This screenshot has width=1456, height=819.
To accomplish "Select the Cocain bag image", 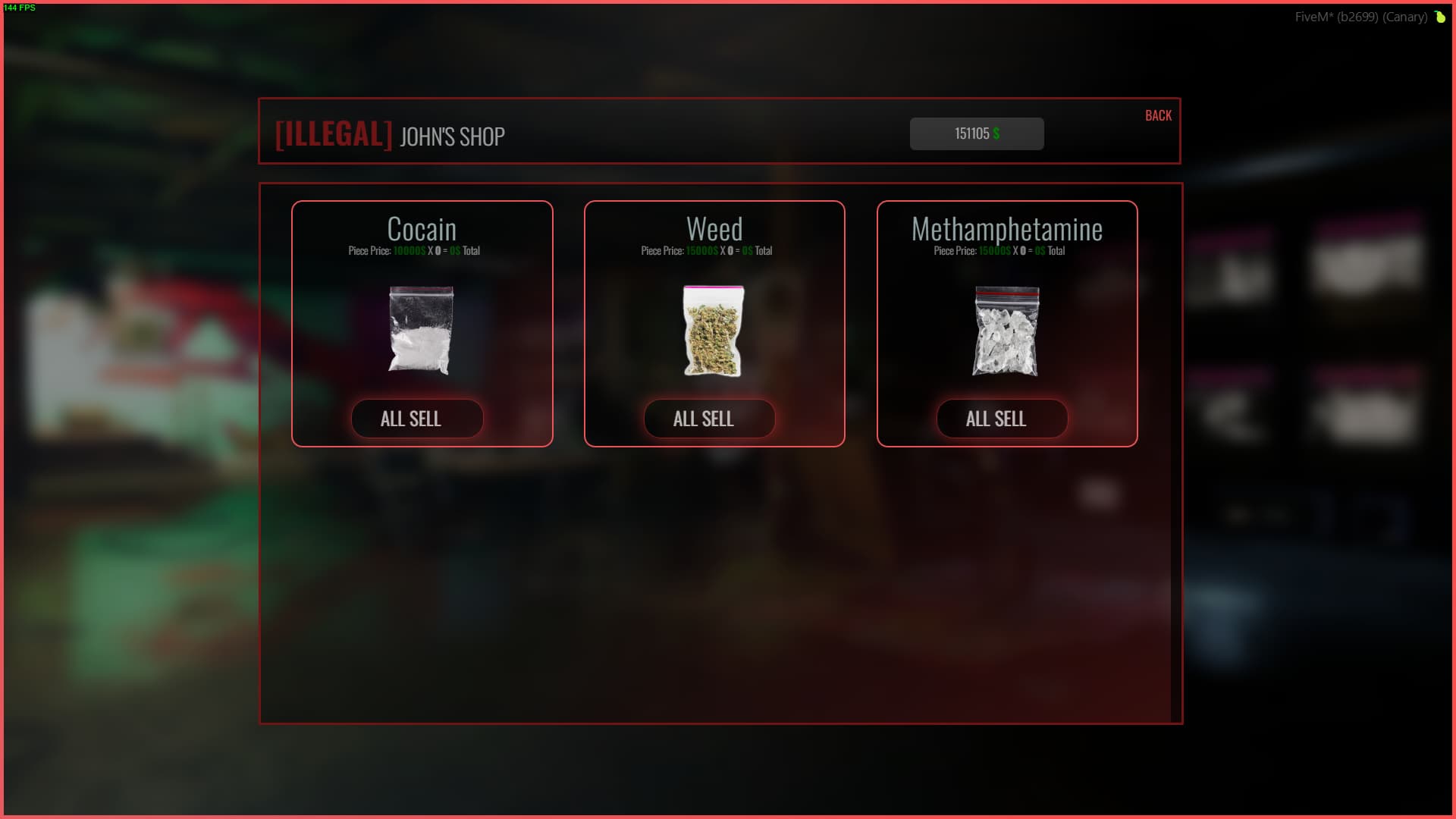I will [421, 330].
